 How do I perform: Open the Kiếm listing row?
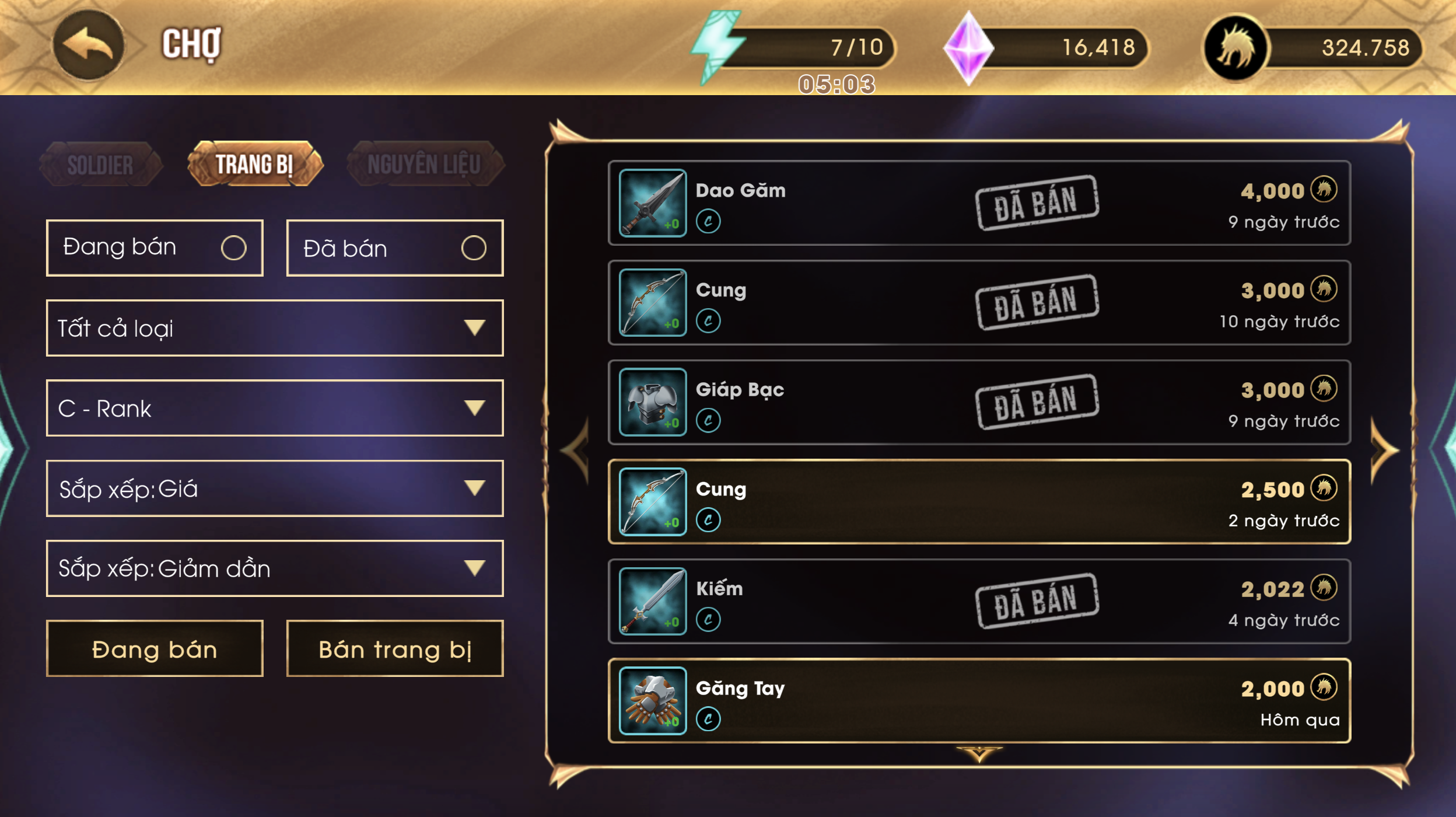tap(979, 602)
